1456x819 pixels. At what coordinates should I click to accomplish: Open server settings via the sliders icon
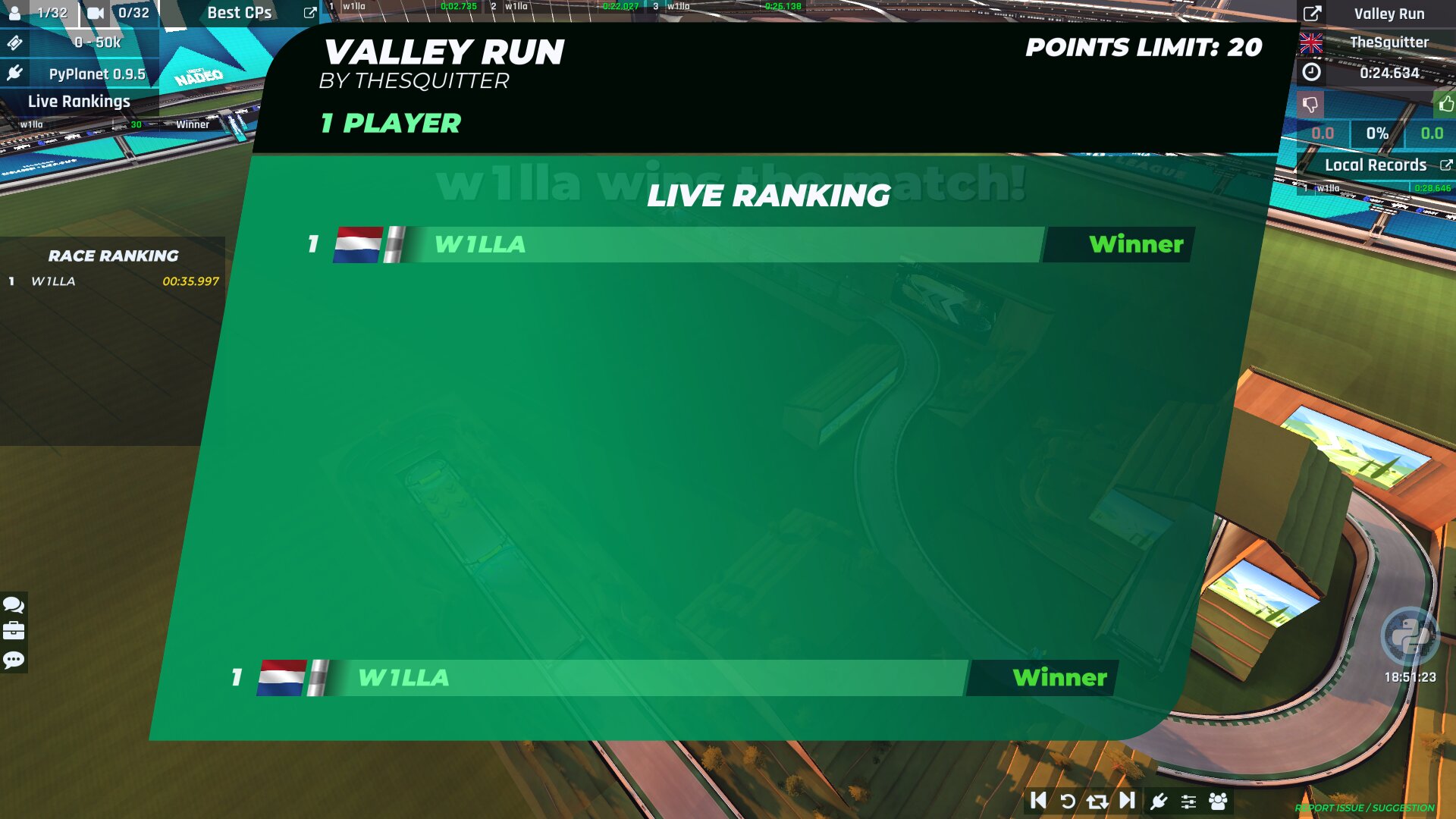pyautogui.click(x=1188, y=800)
